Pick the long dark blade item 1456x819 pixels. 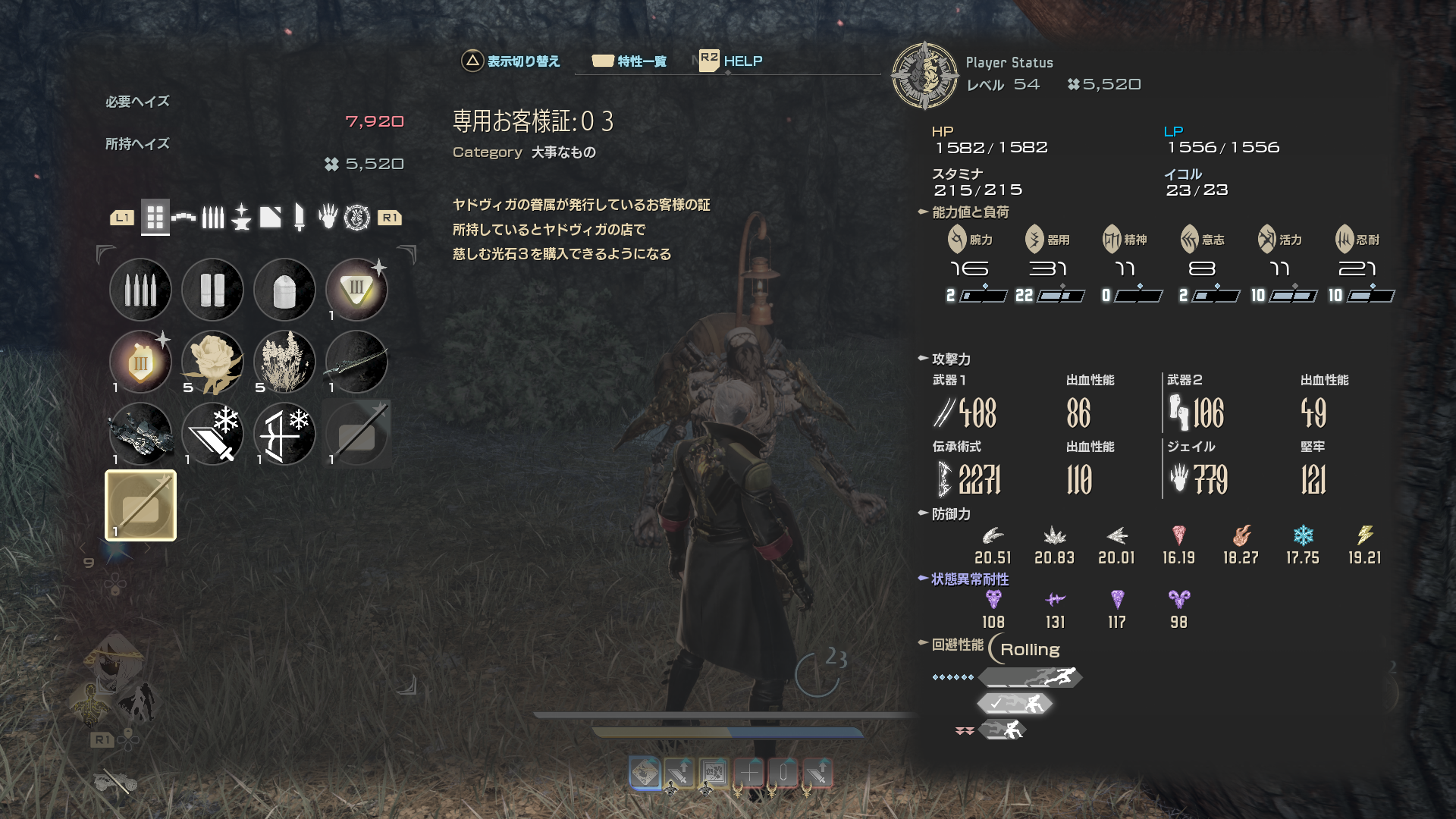(x=356, y=362)
